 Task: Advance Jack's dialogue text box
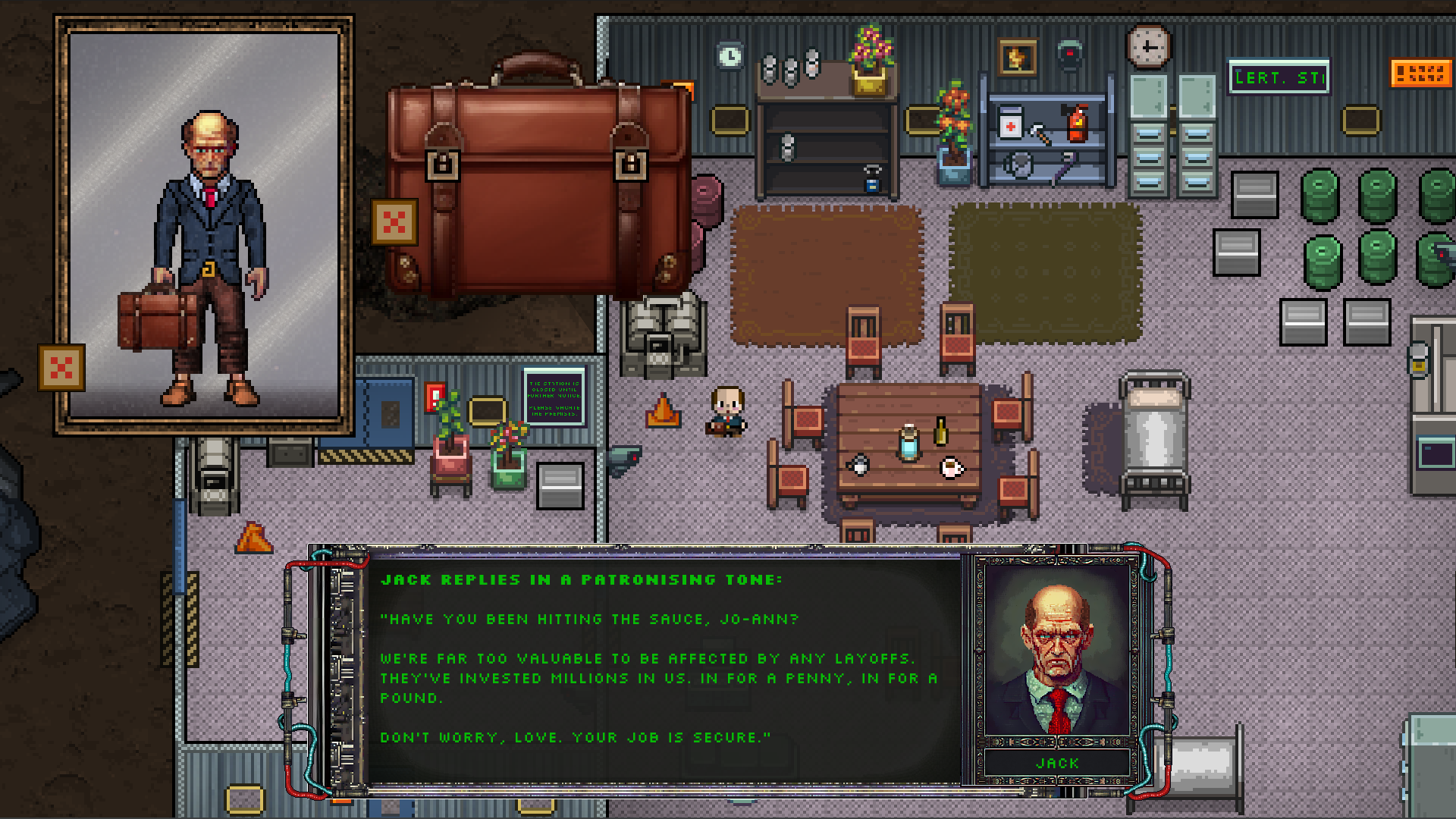click(x=660, y=667)
